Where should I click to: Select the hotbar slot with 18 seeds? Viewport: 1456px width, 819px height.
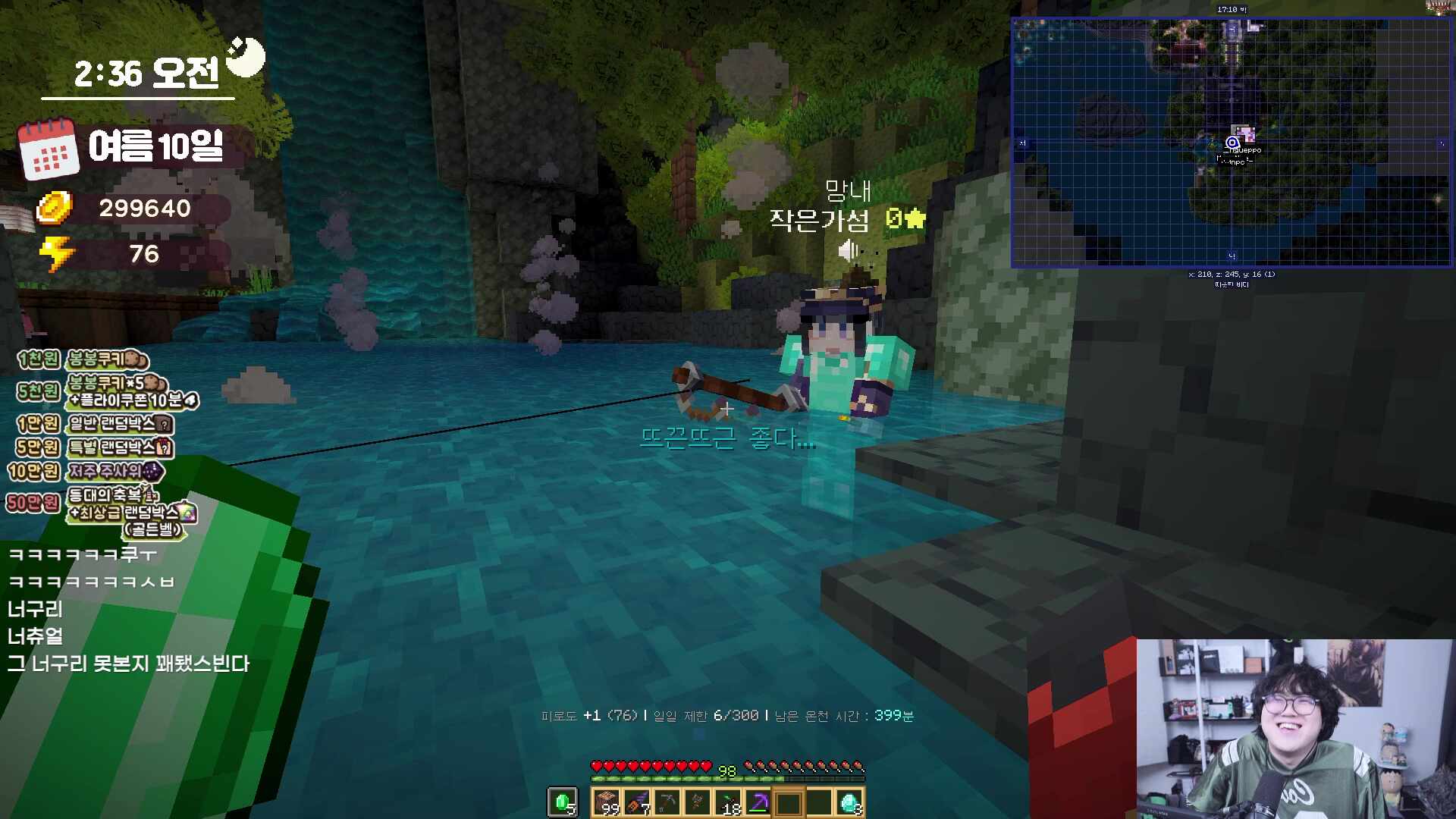(728, 802)
